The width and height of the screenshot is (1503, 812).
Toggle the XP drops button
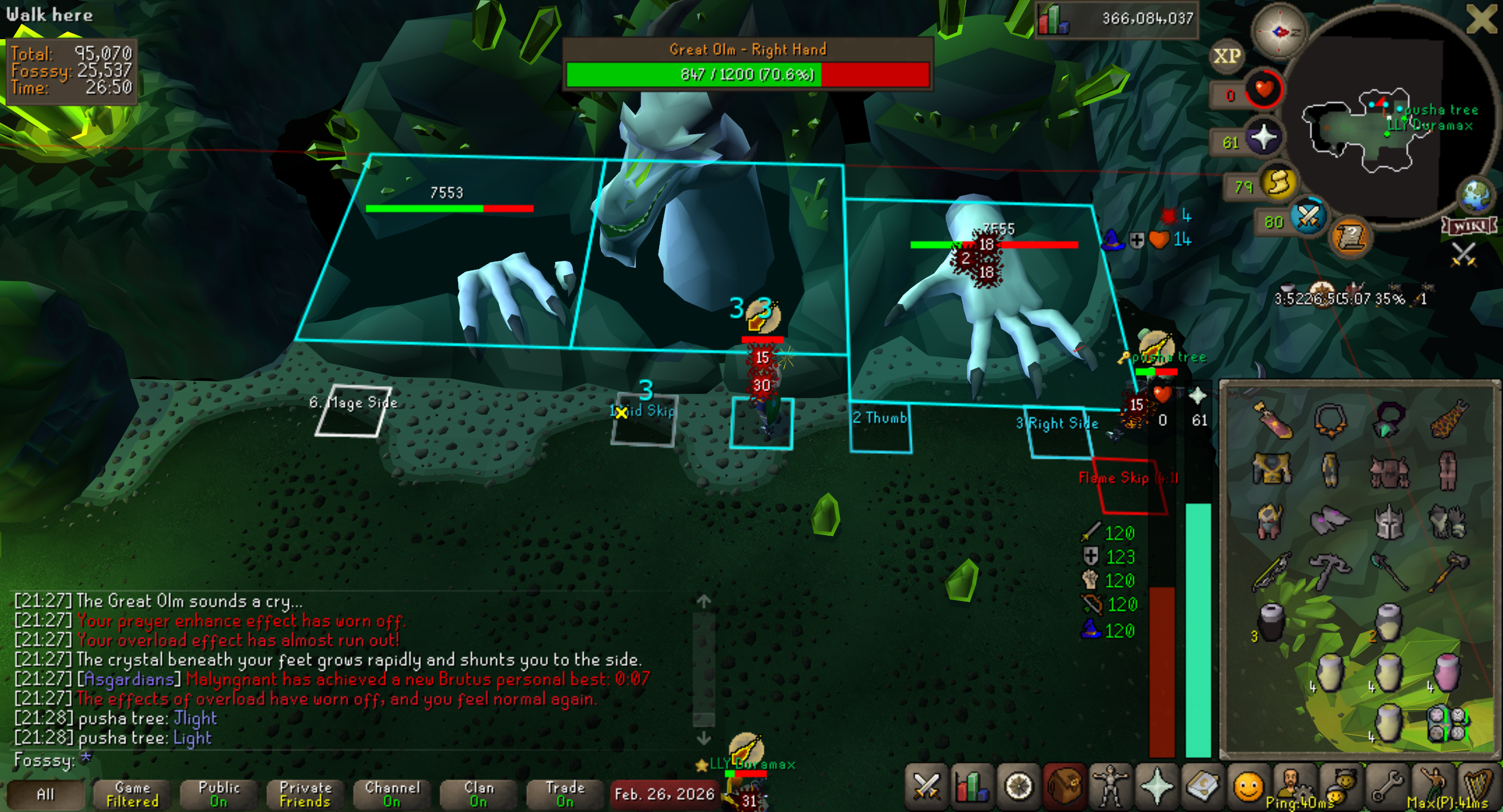pyautogui.click(x=1227, y=56)
